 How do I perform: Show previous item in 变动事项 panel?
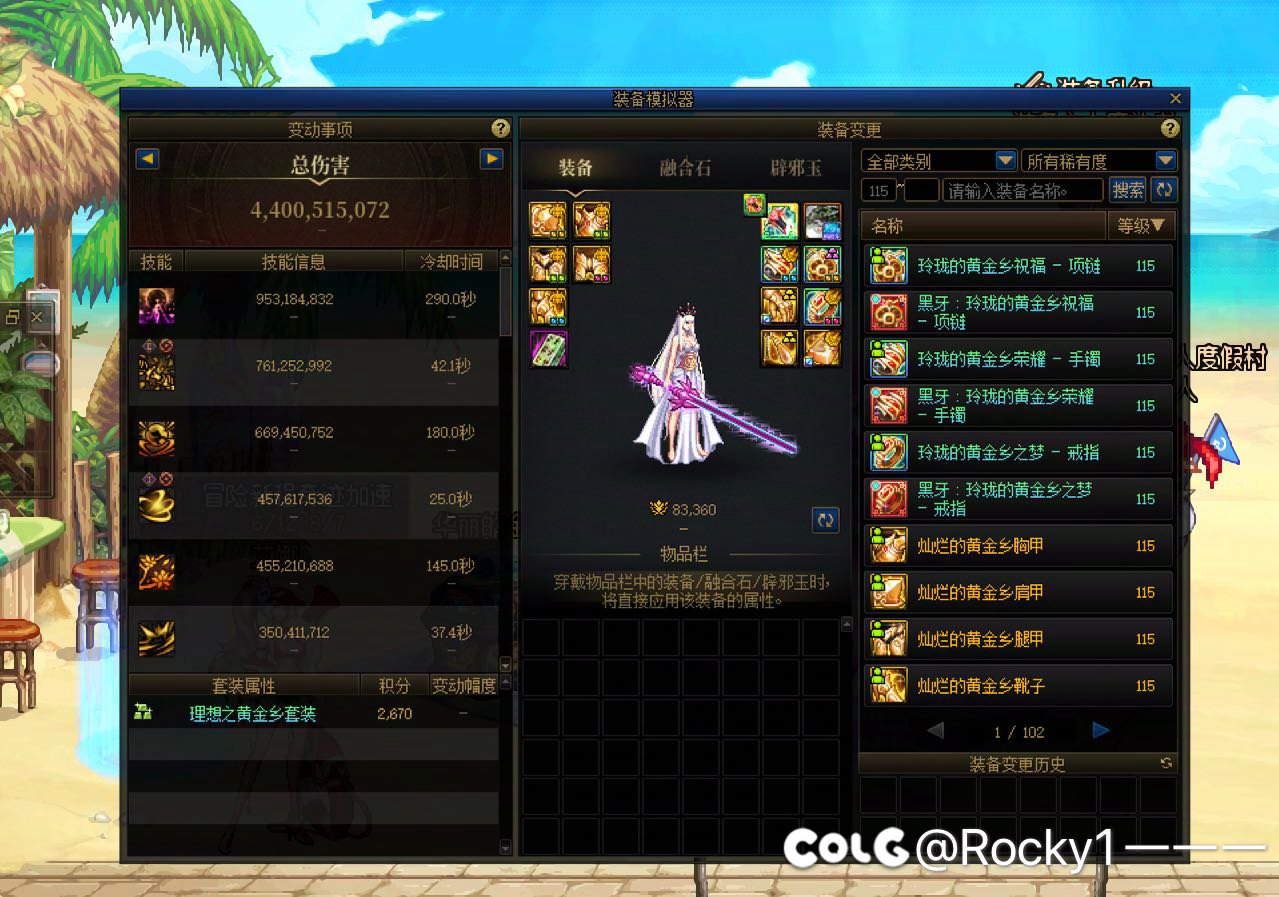click(147, 159)
